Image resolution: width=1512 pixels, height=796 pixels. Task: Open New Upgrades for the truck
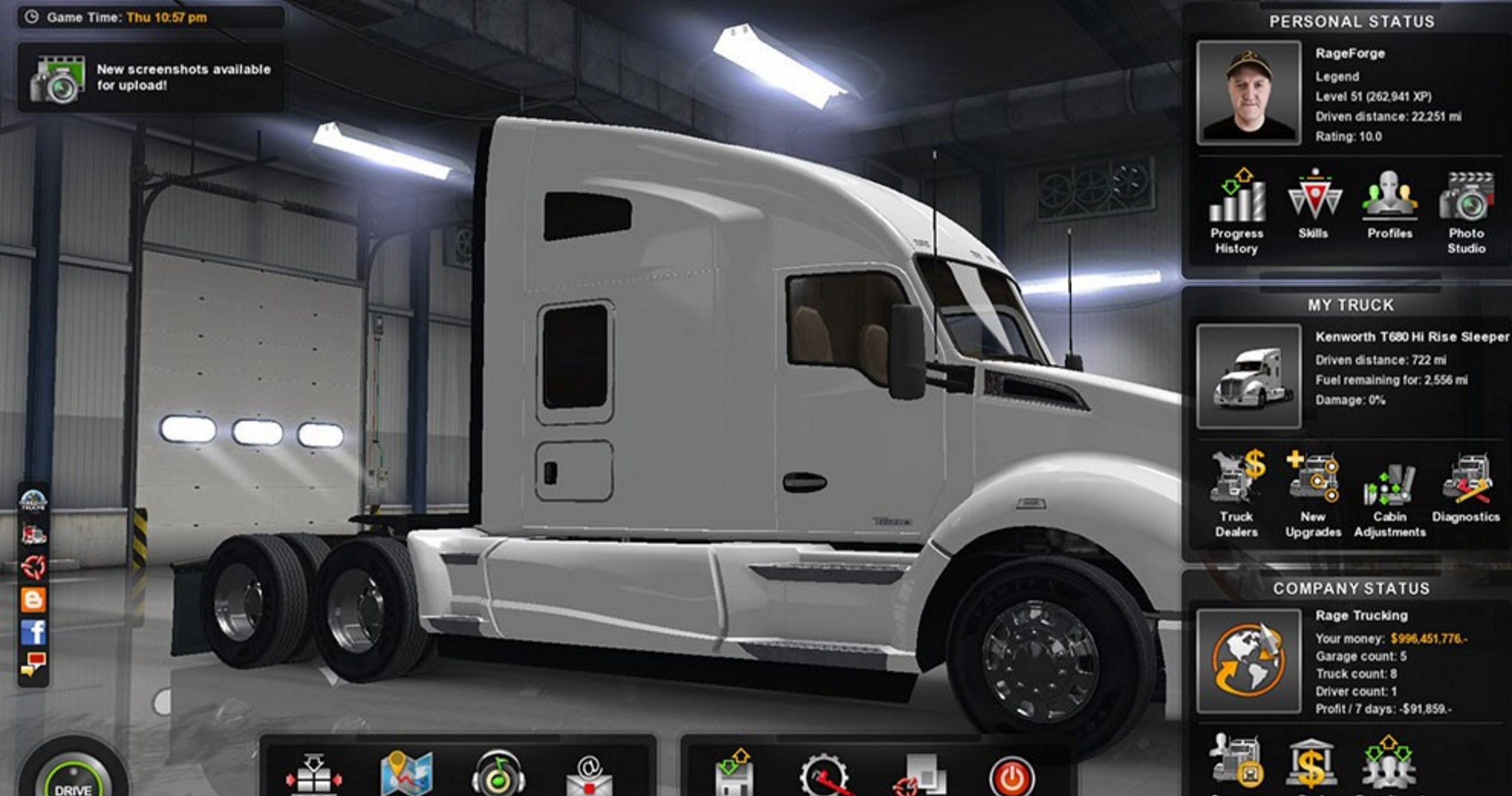tap(1313, 495)
